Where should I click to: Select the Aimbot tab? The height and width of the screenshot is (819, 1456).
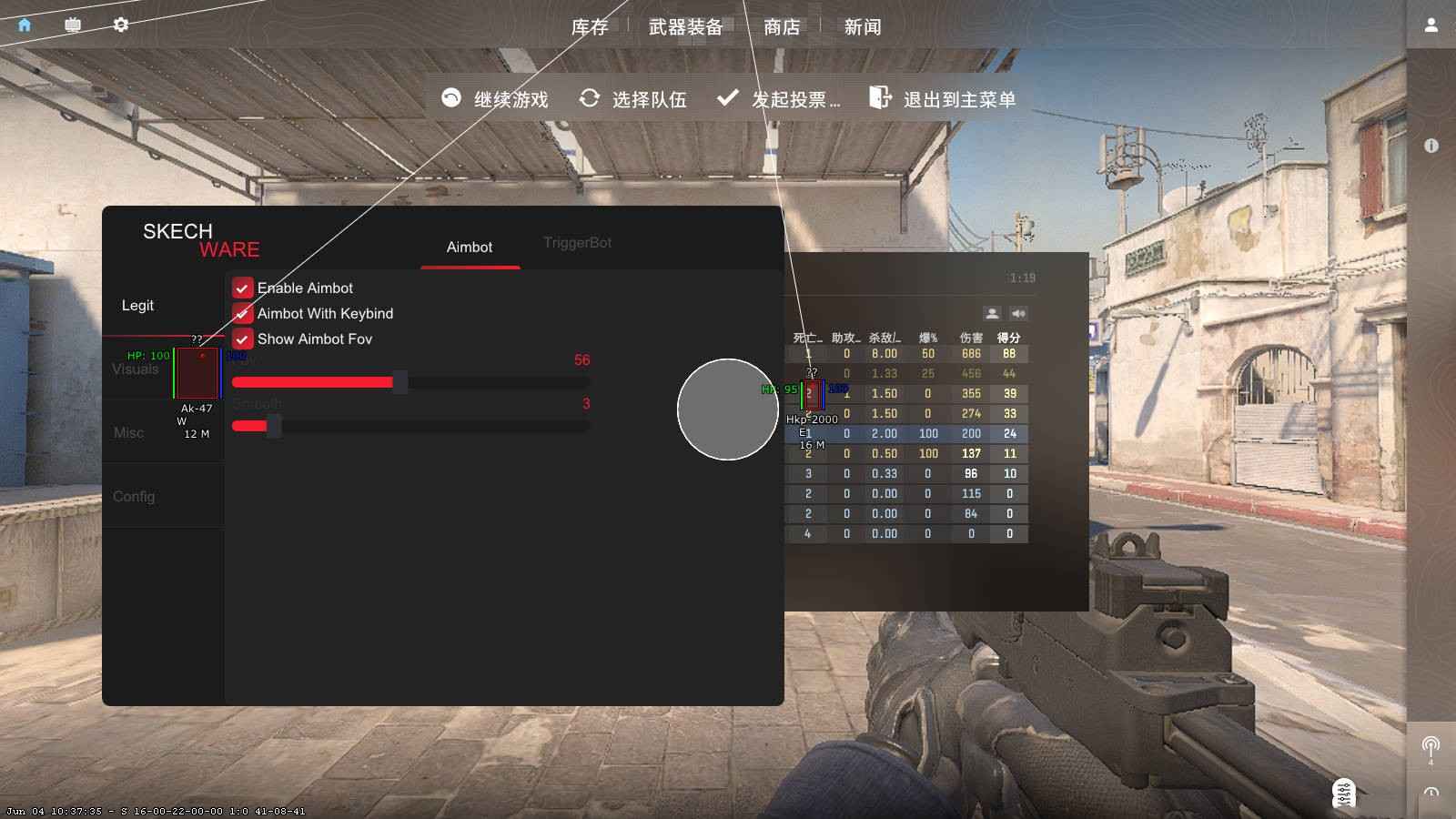(x=469, y=248)
